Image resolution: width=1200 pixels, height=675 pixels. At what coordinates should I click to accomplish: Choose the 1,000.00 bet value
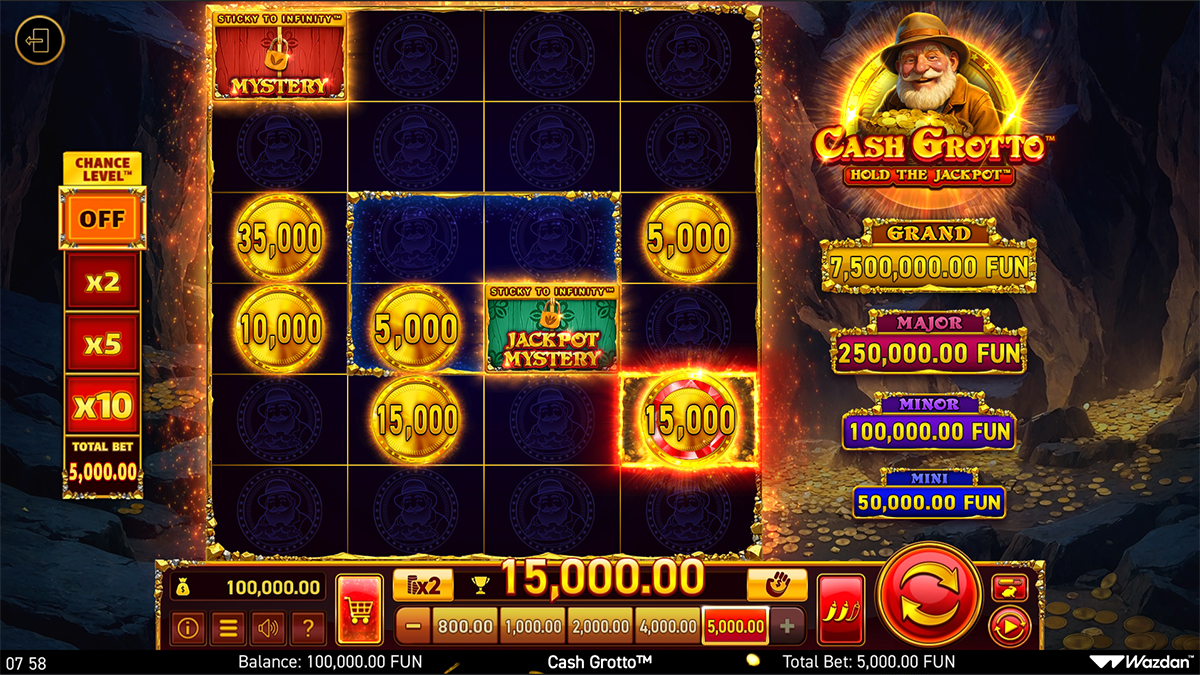pyautogui.click(x=533, y=627)
